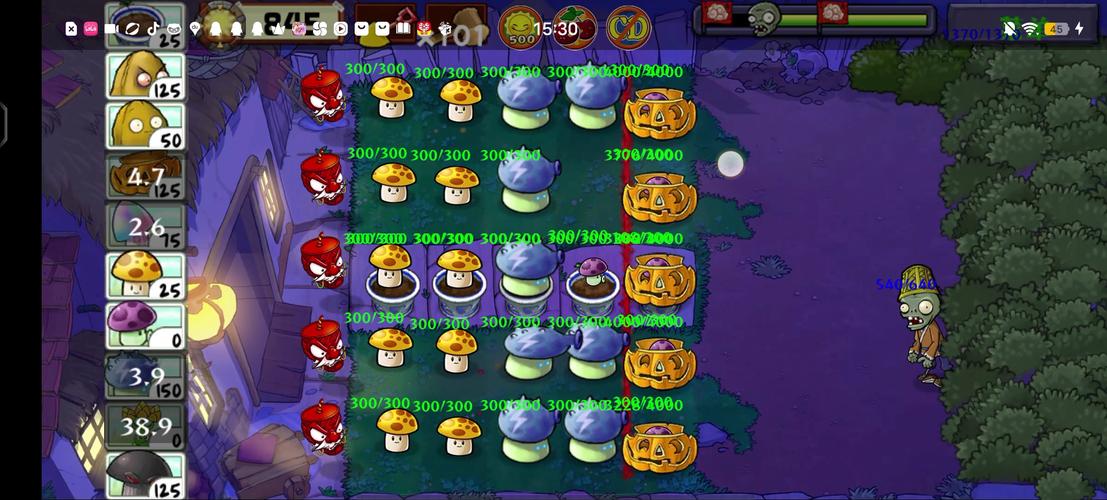The image size is (1107, 500).
Task: Select the dark Doom-shroom seed packet
Action: (x=146, y=475)
